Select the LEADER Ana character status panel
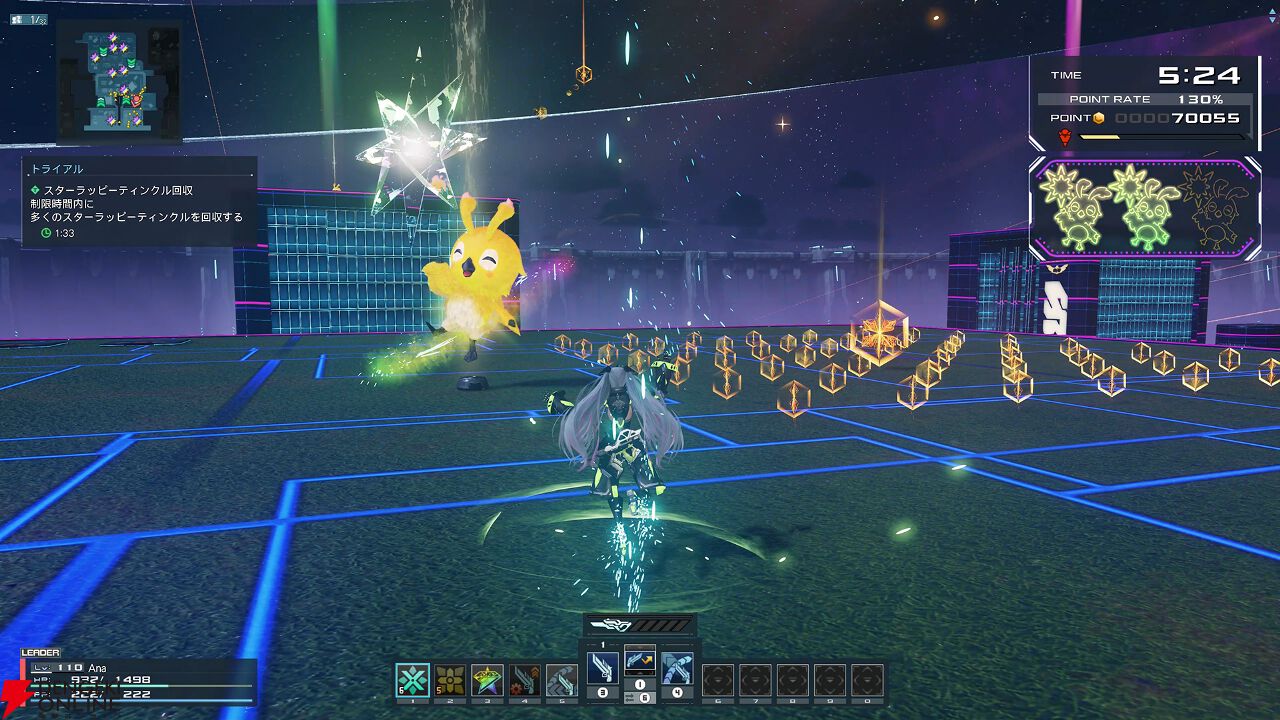This screenshot has height=720, width=1280. 138,680
